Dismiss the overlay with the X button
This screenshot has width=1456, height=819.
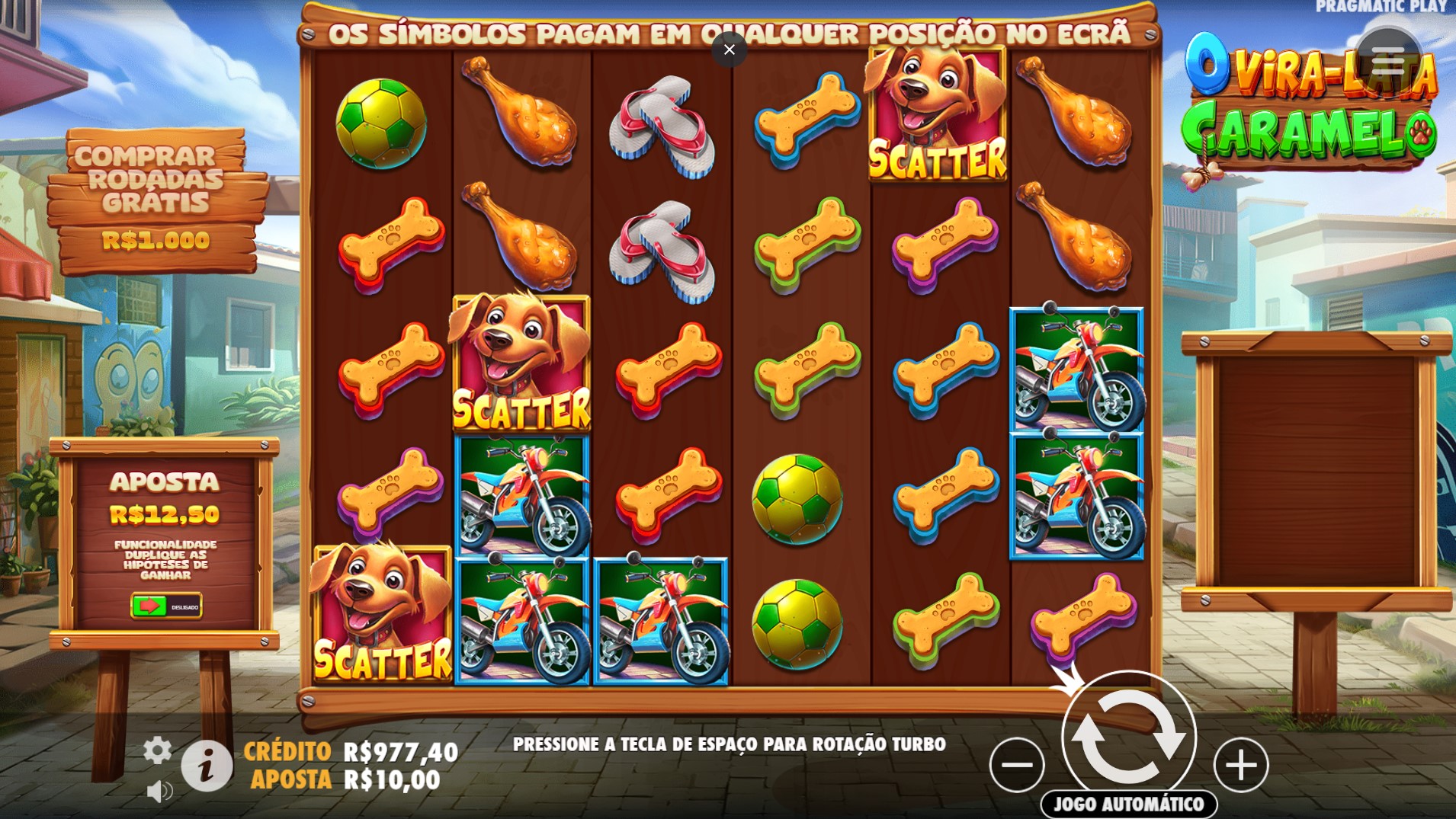tap(730, 50)
